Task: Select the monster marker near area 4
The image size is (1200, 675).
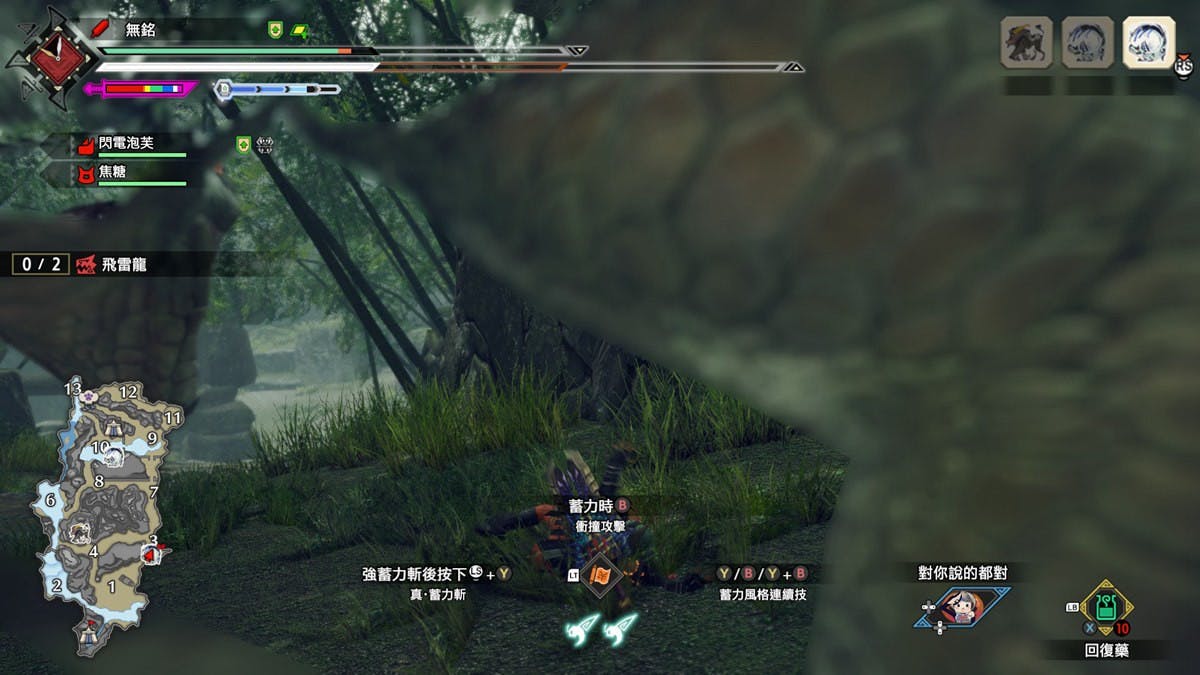Action: (79, 531)
